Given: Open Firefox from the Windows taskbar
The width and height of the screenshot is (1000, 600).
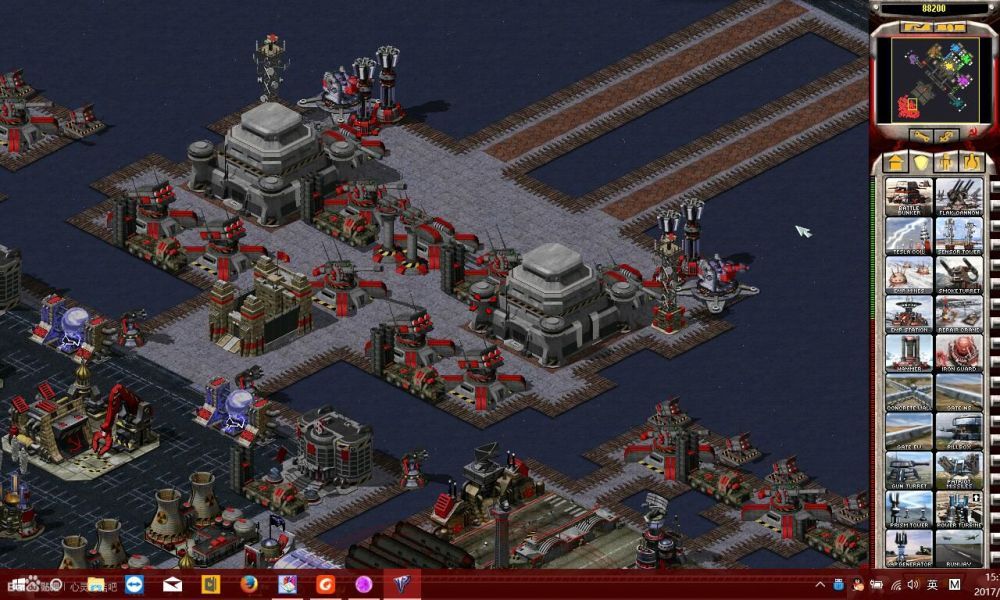Looking at the screenshot, I should tap(249, 585).
